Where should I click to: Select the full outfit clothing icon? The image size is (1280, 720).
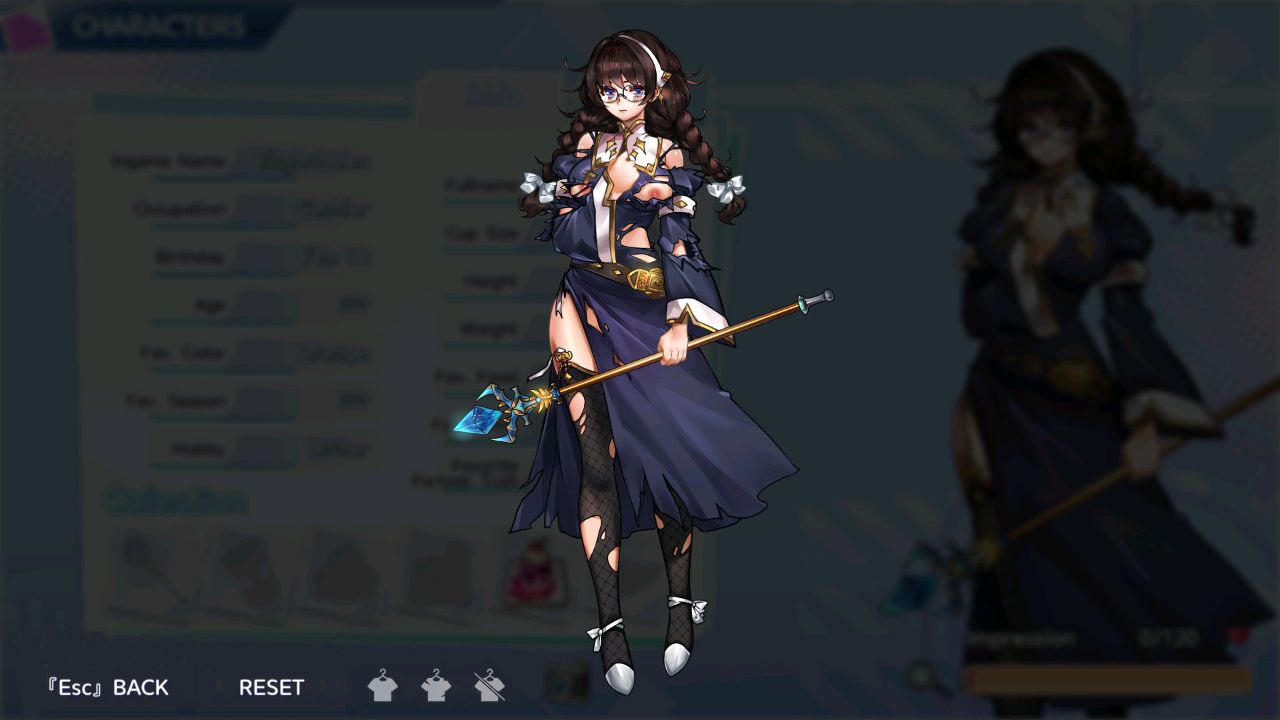[x=383, y=687]
